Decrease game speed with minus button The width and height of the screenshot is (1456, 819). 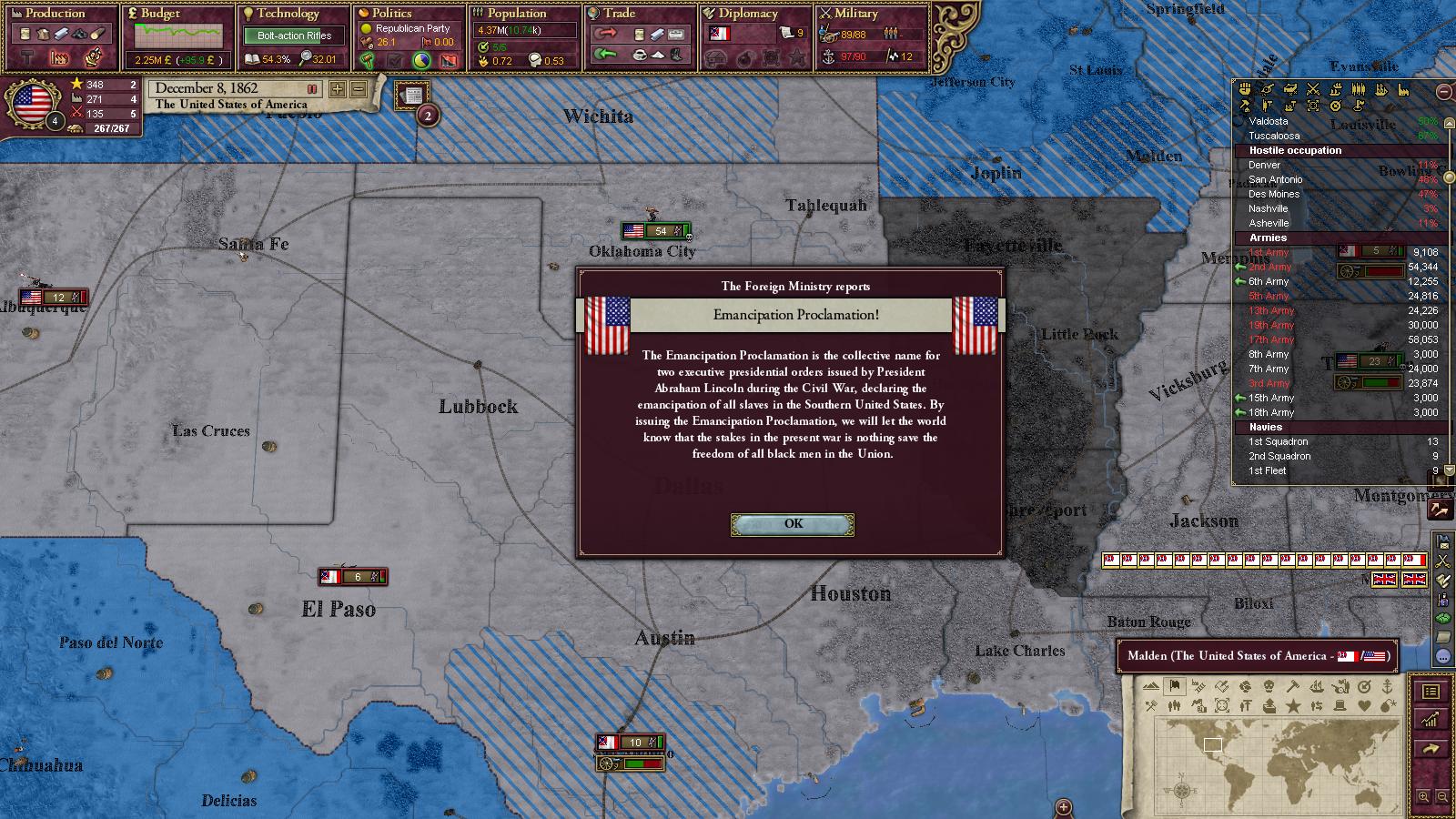pos(359,89)
